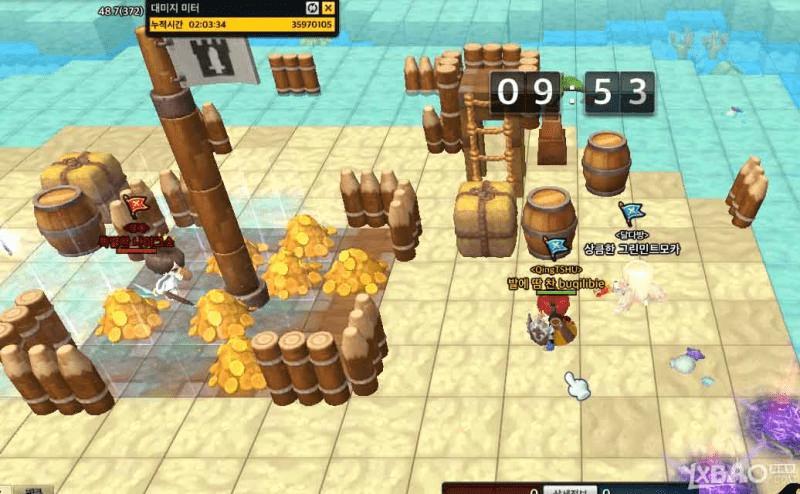
Task: Close the damage meter panel
Action: click(329, 8)
